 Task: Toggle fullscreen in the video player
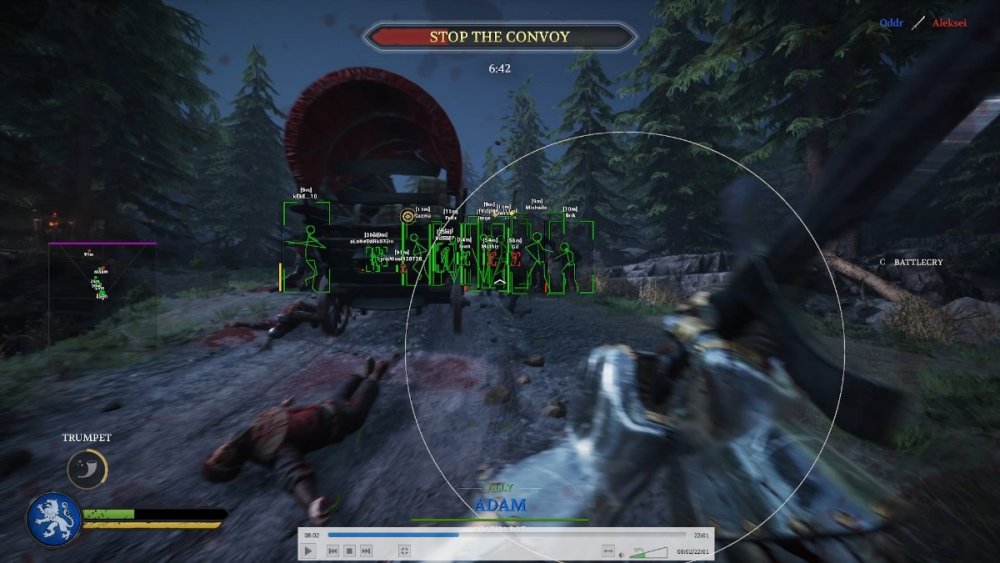[x=404, y=551]
